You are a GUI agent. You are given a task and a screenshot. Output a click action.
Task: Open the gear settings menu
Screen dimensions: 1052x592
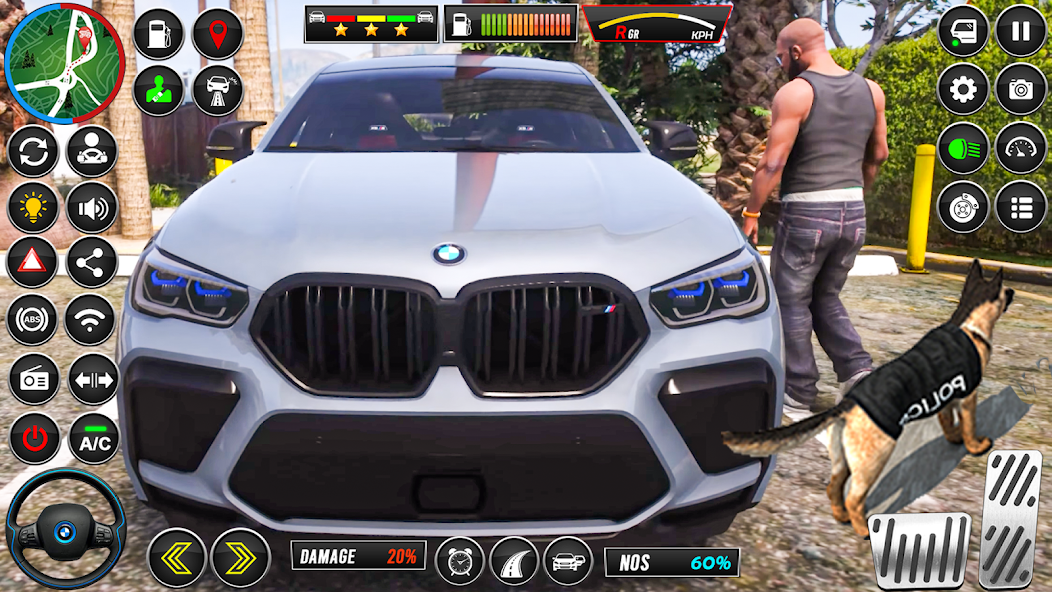click(963, 90)
